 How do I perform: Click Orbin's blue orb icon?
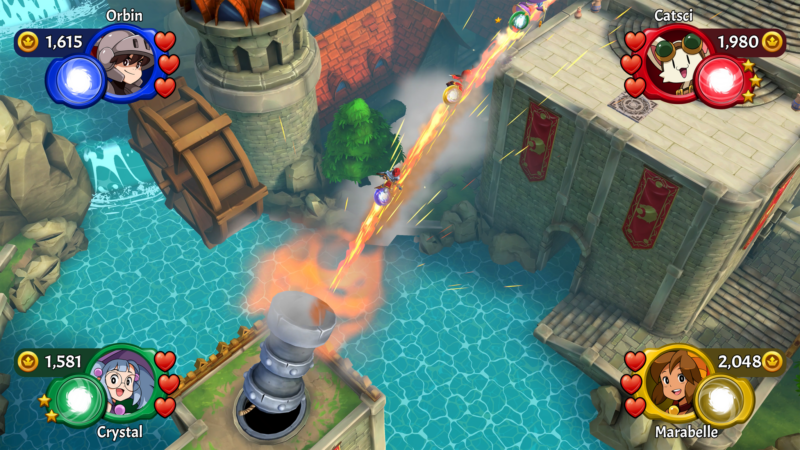pyautogui.click(x=77, y=79)
